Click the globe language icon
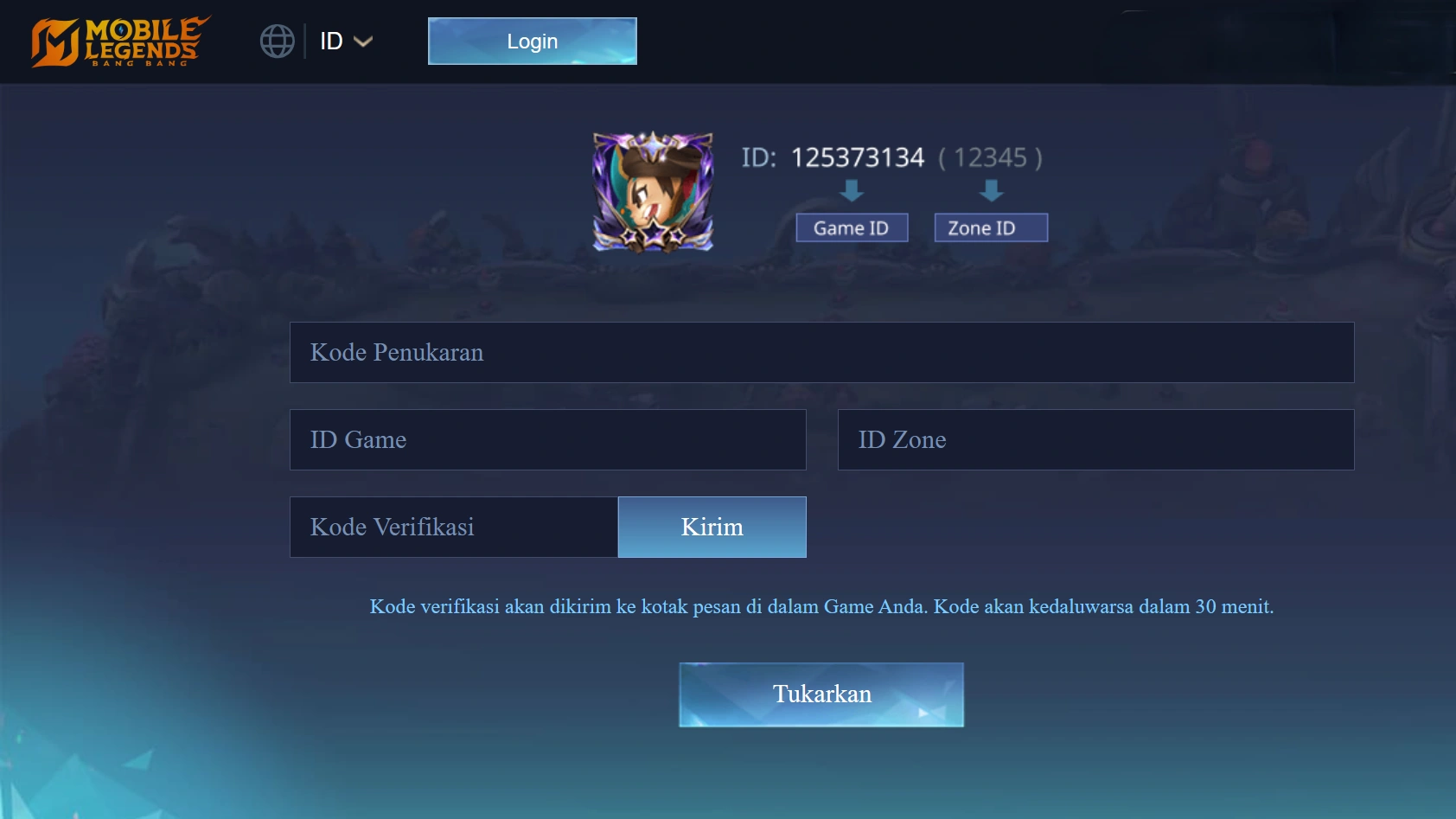This screenshot has width=1456, height=819. (x=277, y=40)
